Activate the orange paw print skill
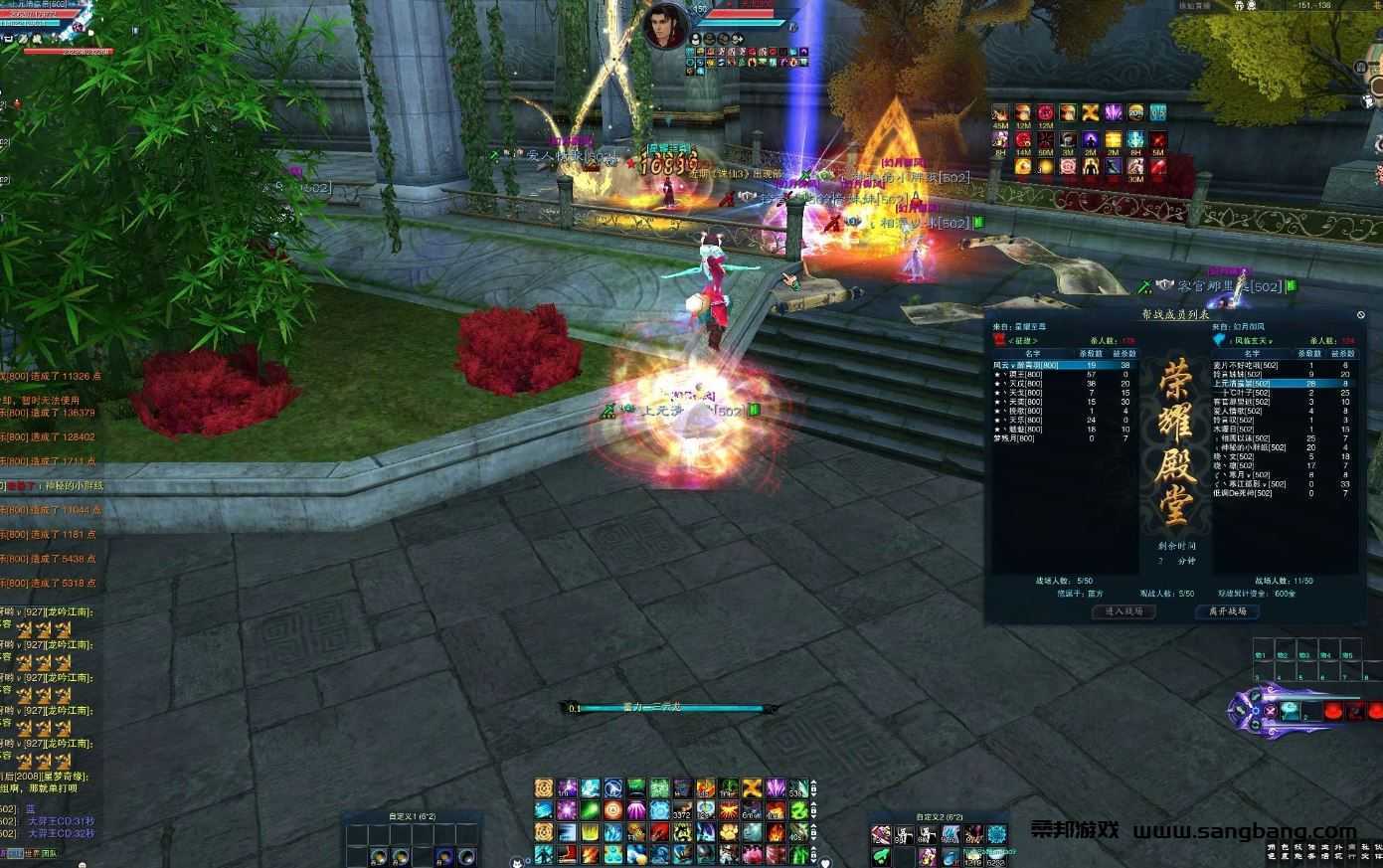The image size is (1383, 868). (730, 833)
